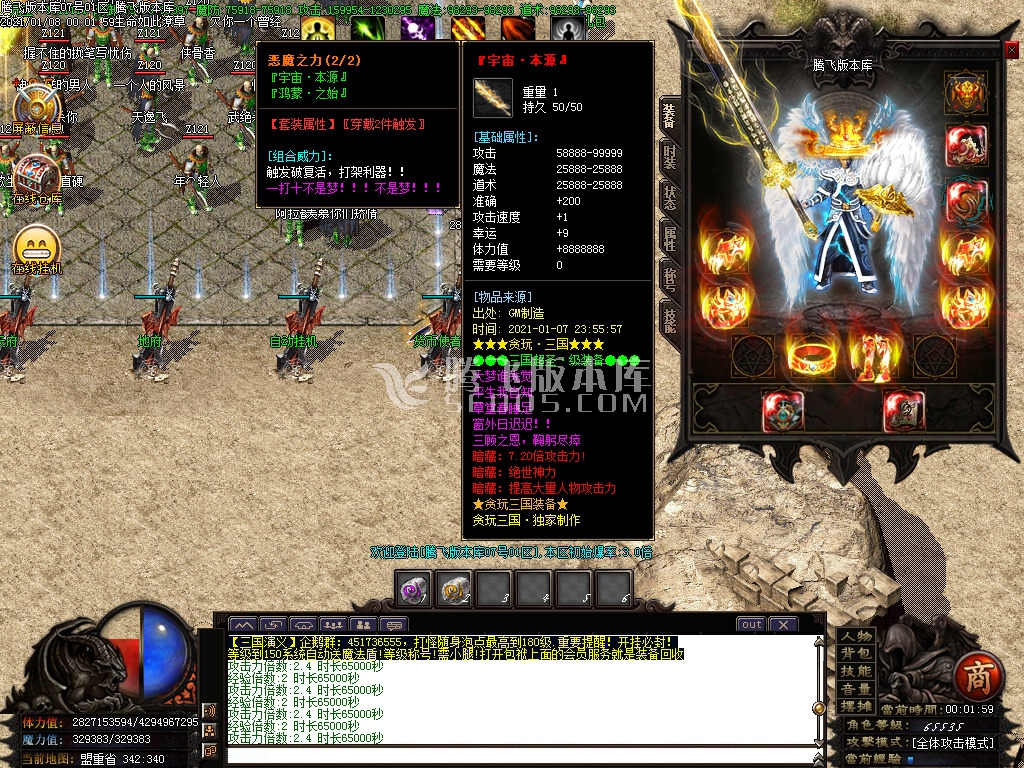Close the chat window with its X button
Viewport: 1024px width, 768px height.
click(x=782, y=624)
